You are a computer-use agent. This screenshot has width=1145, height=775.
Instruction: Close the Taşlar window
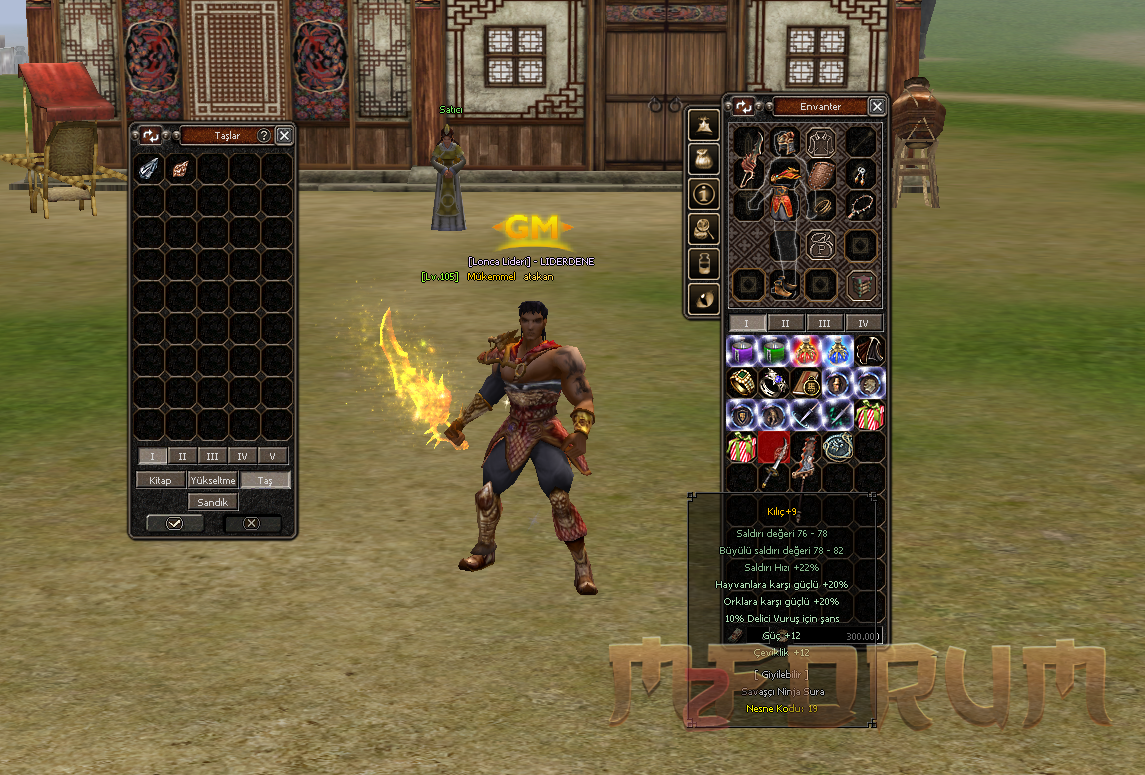285,135
